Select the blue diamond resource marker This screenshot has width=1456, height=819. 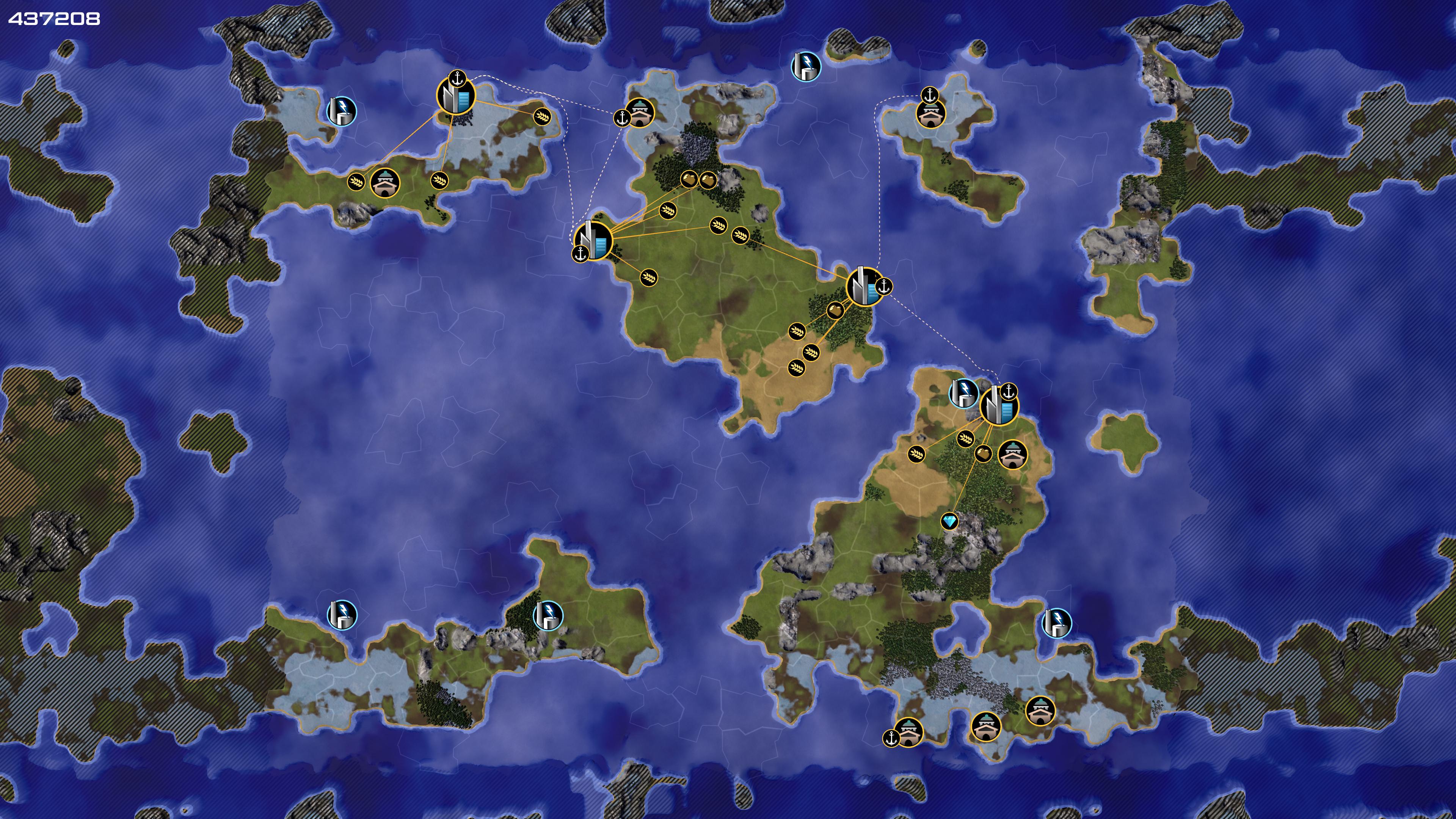click(x=949, y=521)
